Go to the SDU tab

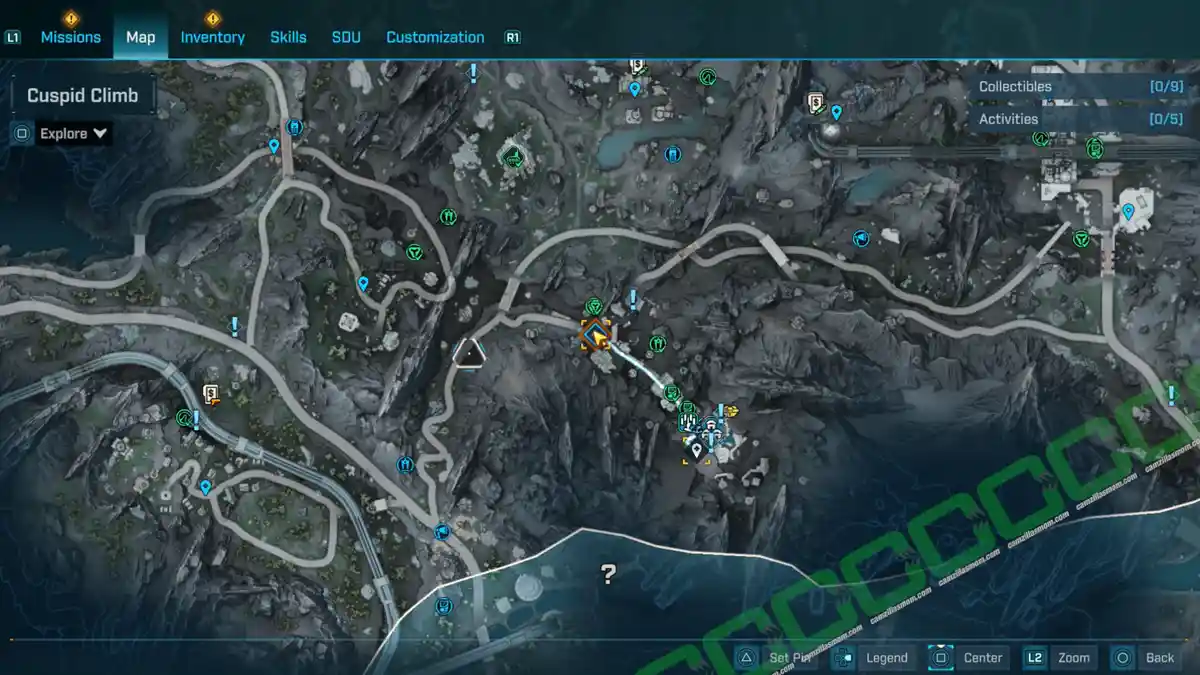(x=346, y=37)
